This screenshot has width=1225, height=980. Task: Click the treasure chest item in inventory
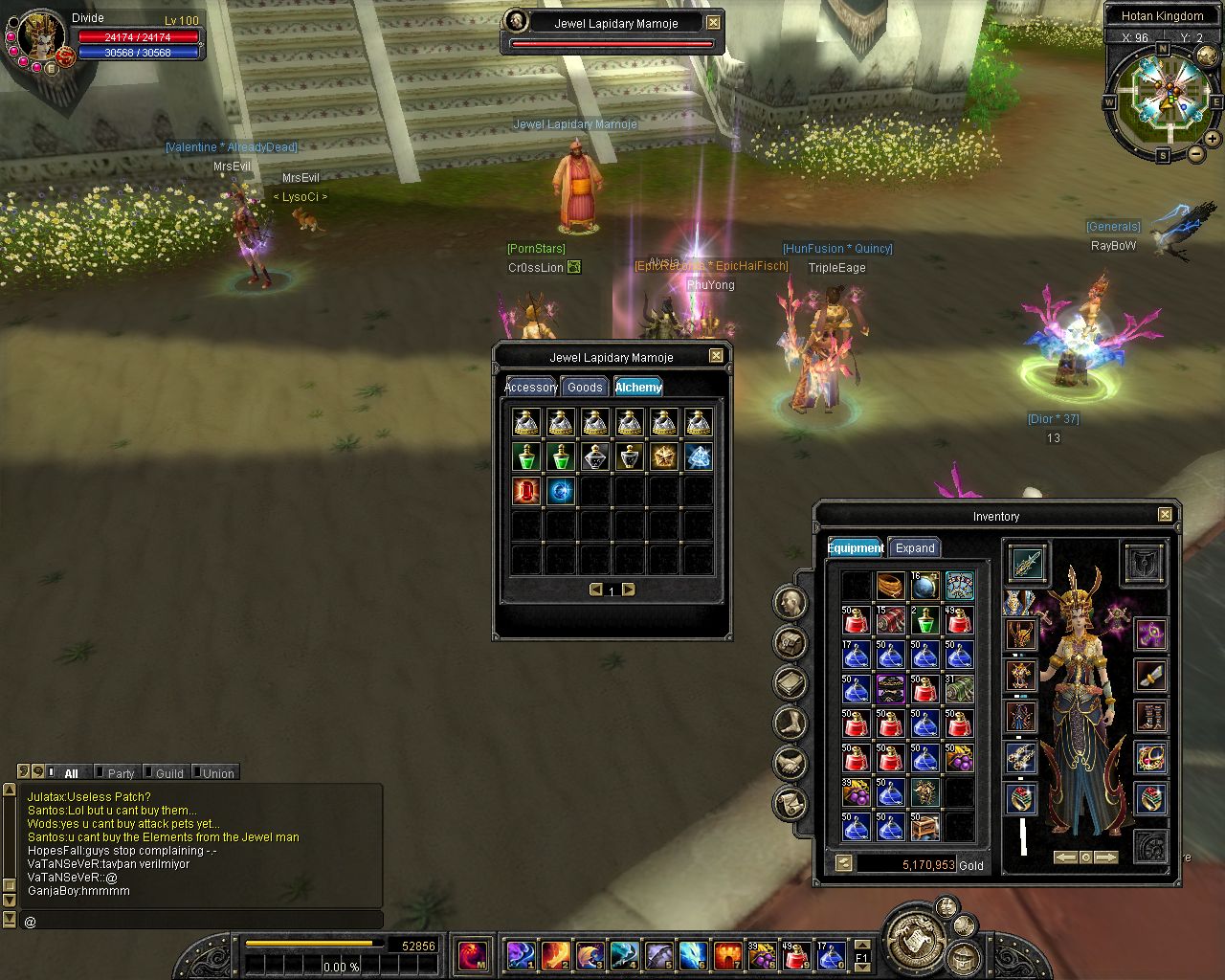point(924,826)
